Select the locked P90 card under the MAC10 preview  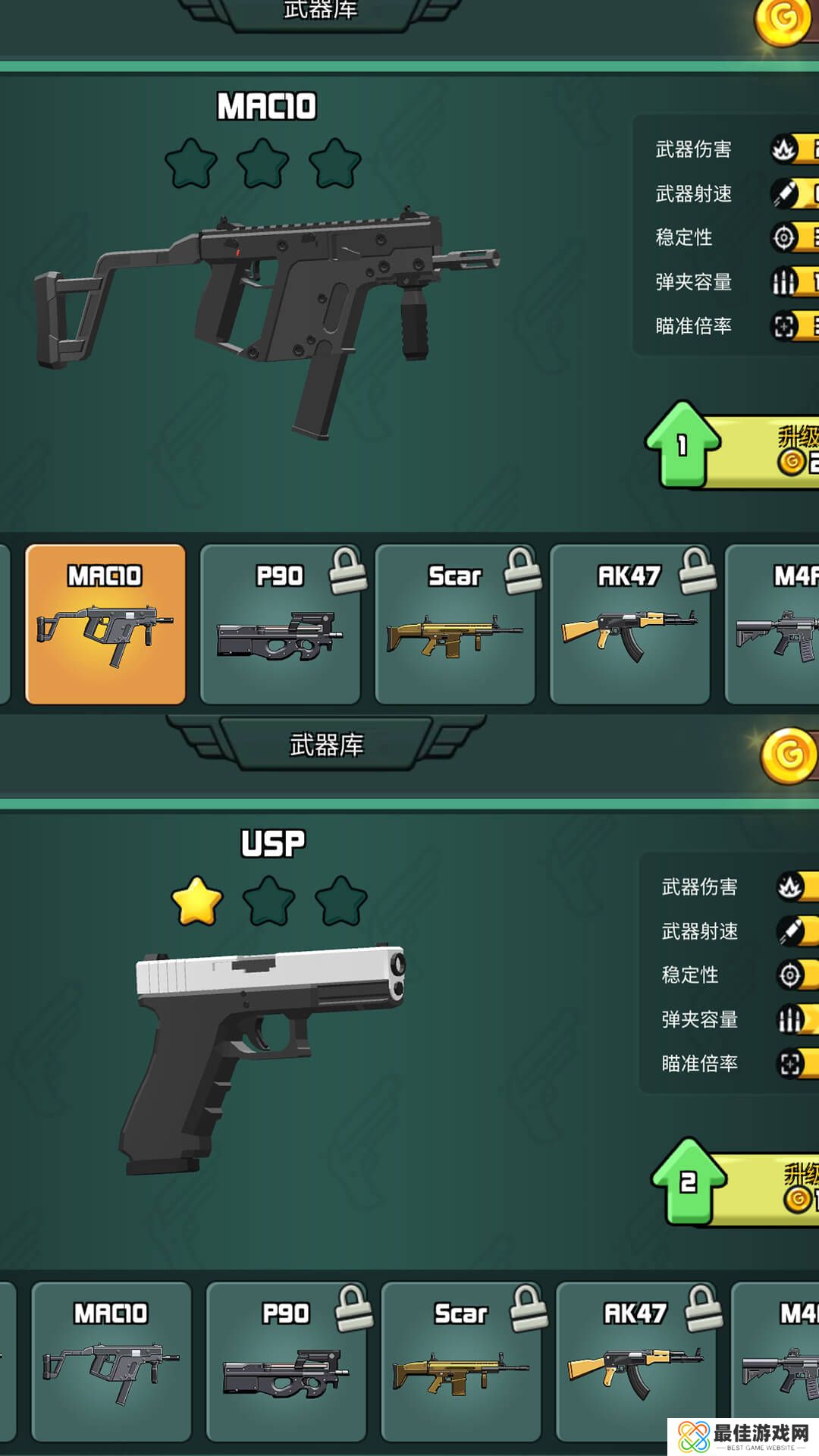pyautogui.click(x=280, y=624)
